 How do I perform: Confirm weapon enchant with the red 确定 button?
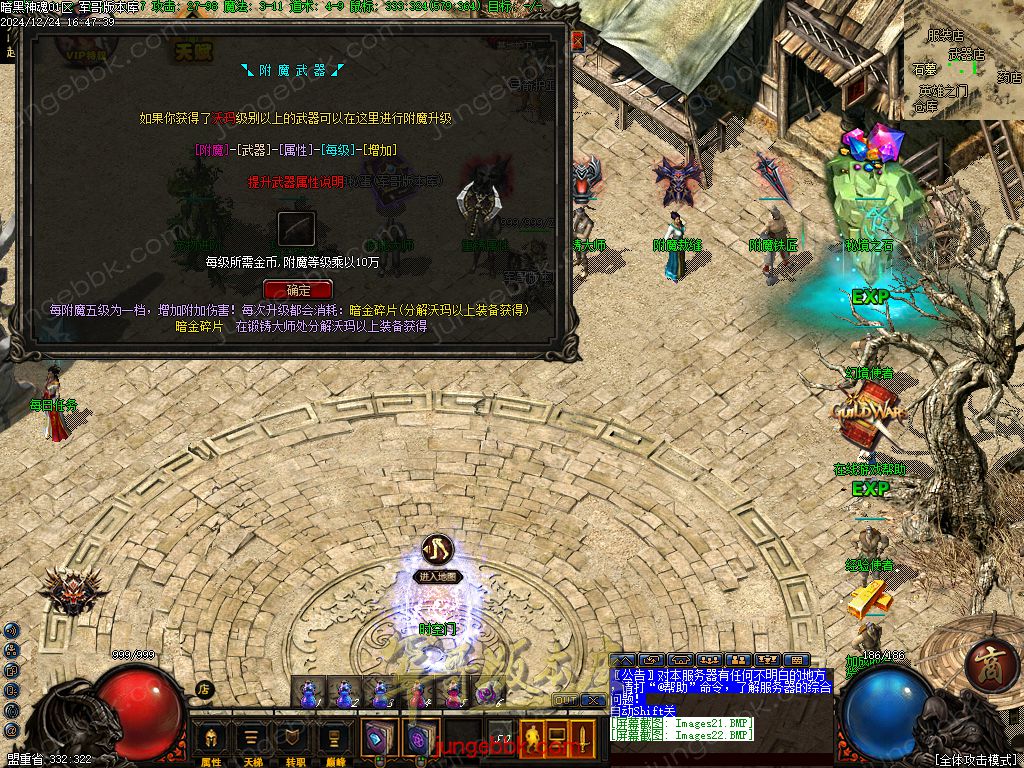pyautogui.click(x=297, y=290)
